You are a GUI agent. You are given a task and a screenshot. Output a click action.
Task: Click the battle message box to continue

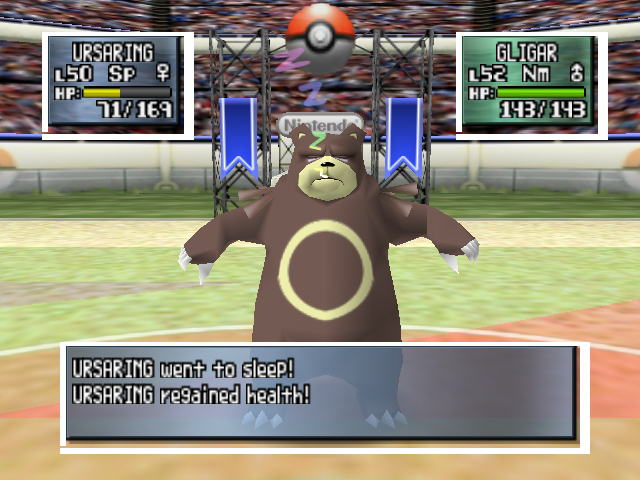coord(321,393)
